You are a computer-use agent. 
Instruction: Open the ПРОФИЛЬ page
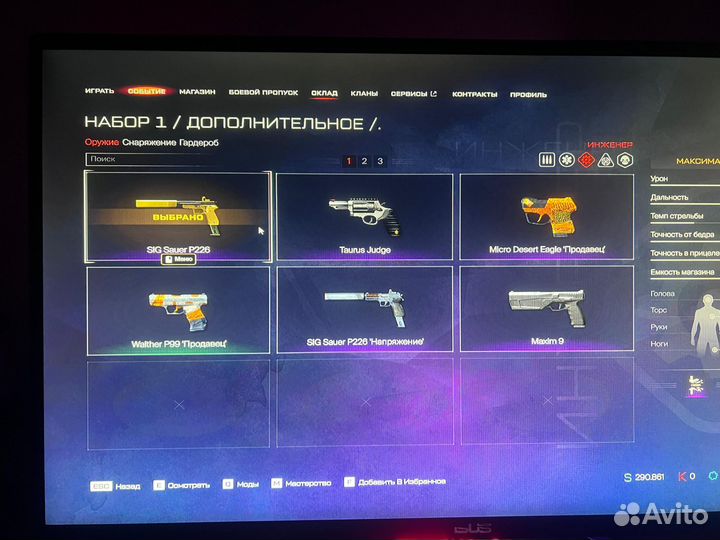[x=528, y=95]
